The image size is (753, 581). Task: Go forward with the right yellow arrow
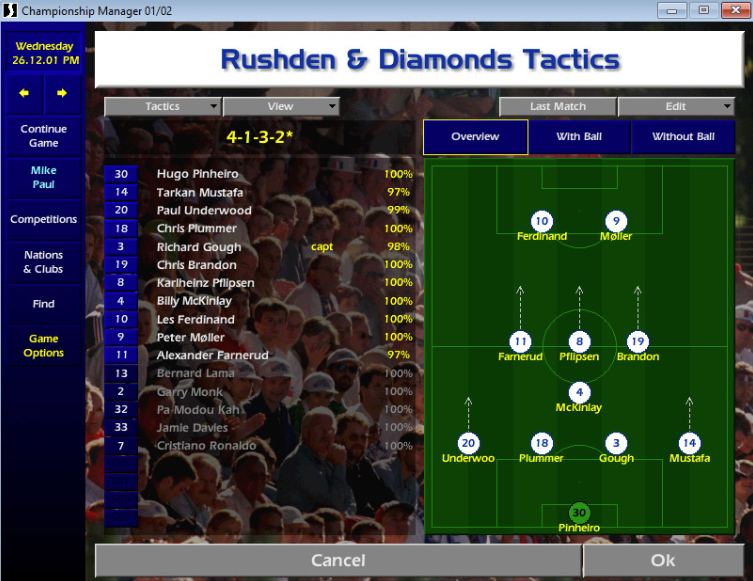click(x=62, y=93)
